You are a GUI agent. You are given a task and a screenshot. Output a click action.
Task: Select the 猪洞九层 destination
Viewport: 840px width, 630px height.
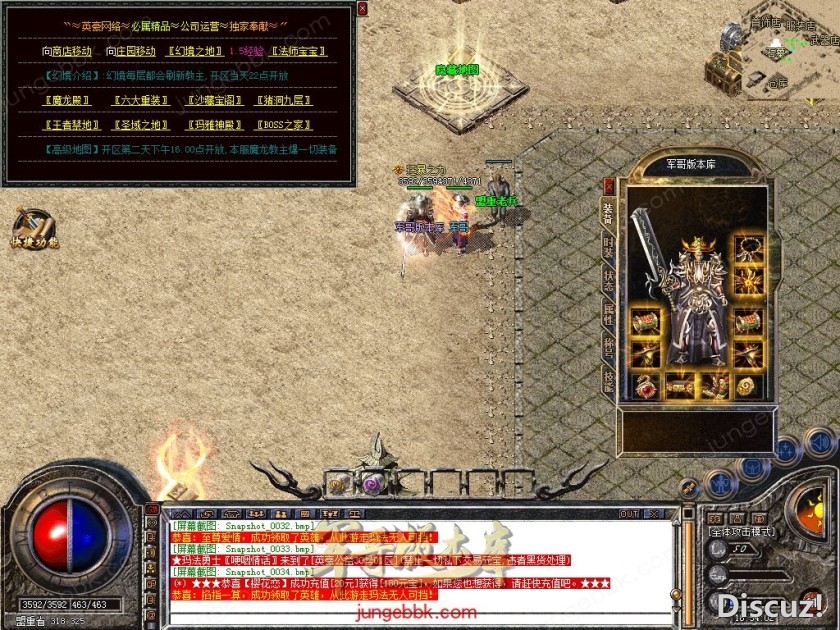(285, 100)
